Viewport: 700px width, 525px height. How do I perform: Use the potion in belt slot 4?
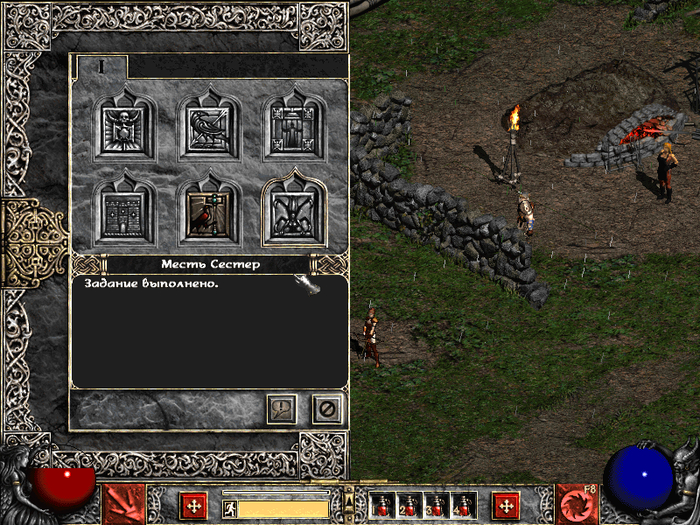[463, 505]
